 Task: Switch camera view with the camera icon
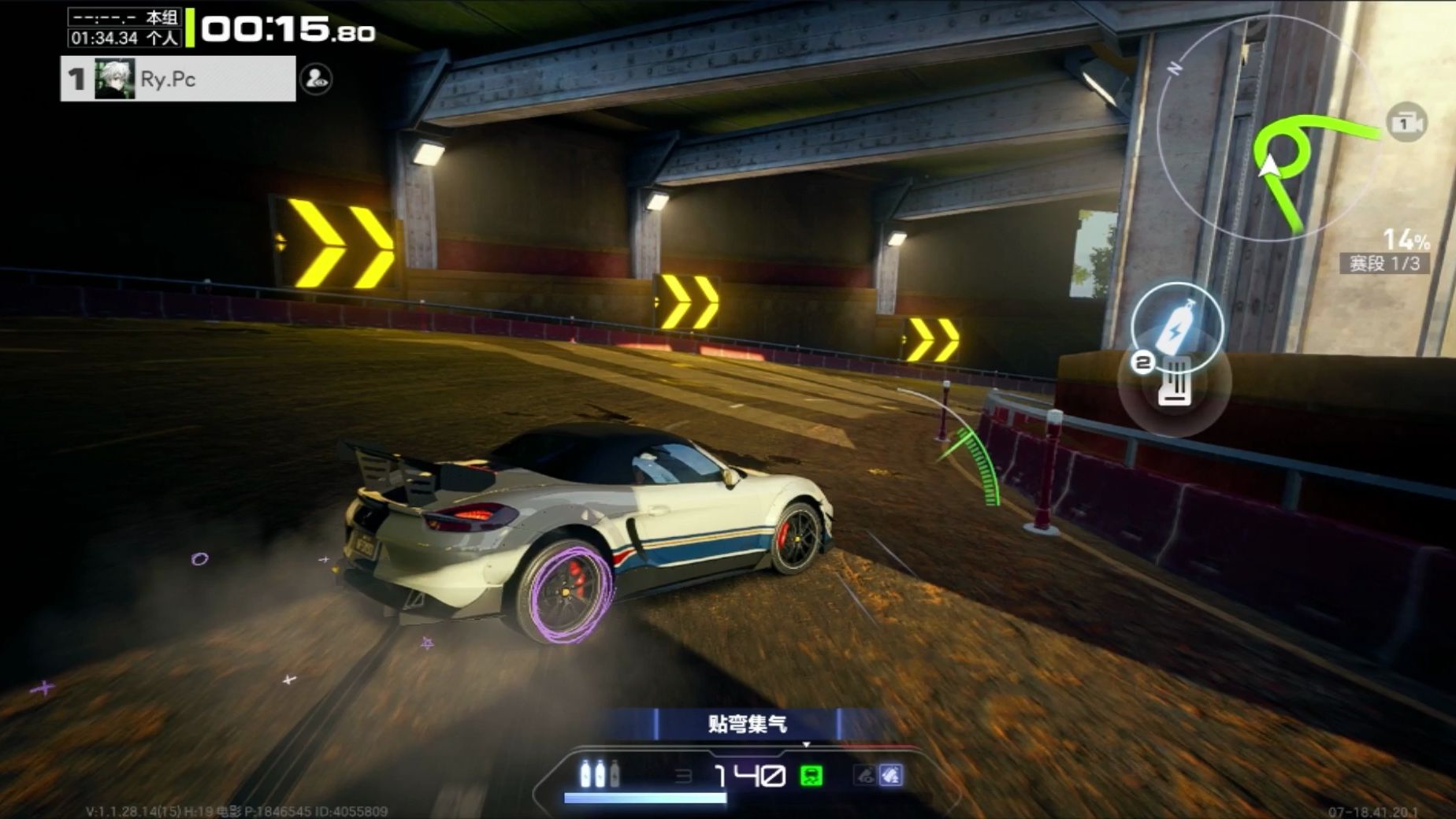point(1406,123)
